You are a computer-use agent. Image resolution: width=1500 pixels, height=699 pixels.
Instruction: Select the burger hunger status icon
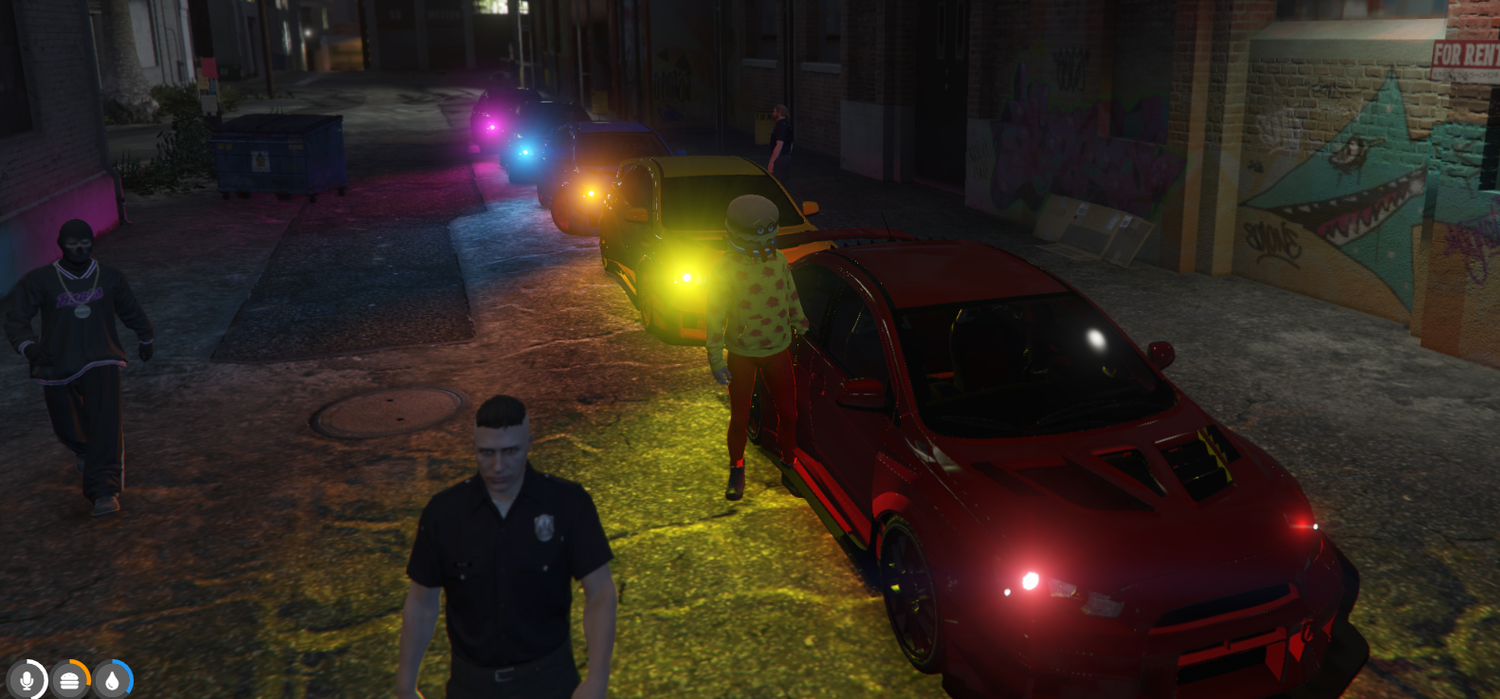click(x=70, y=680)
